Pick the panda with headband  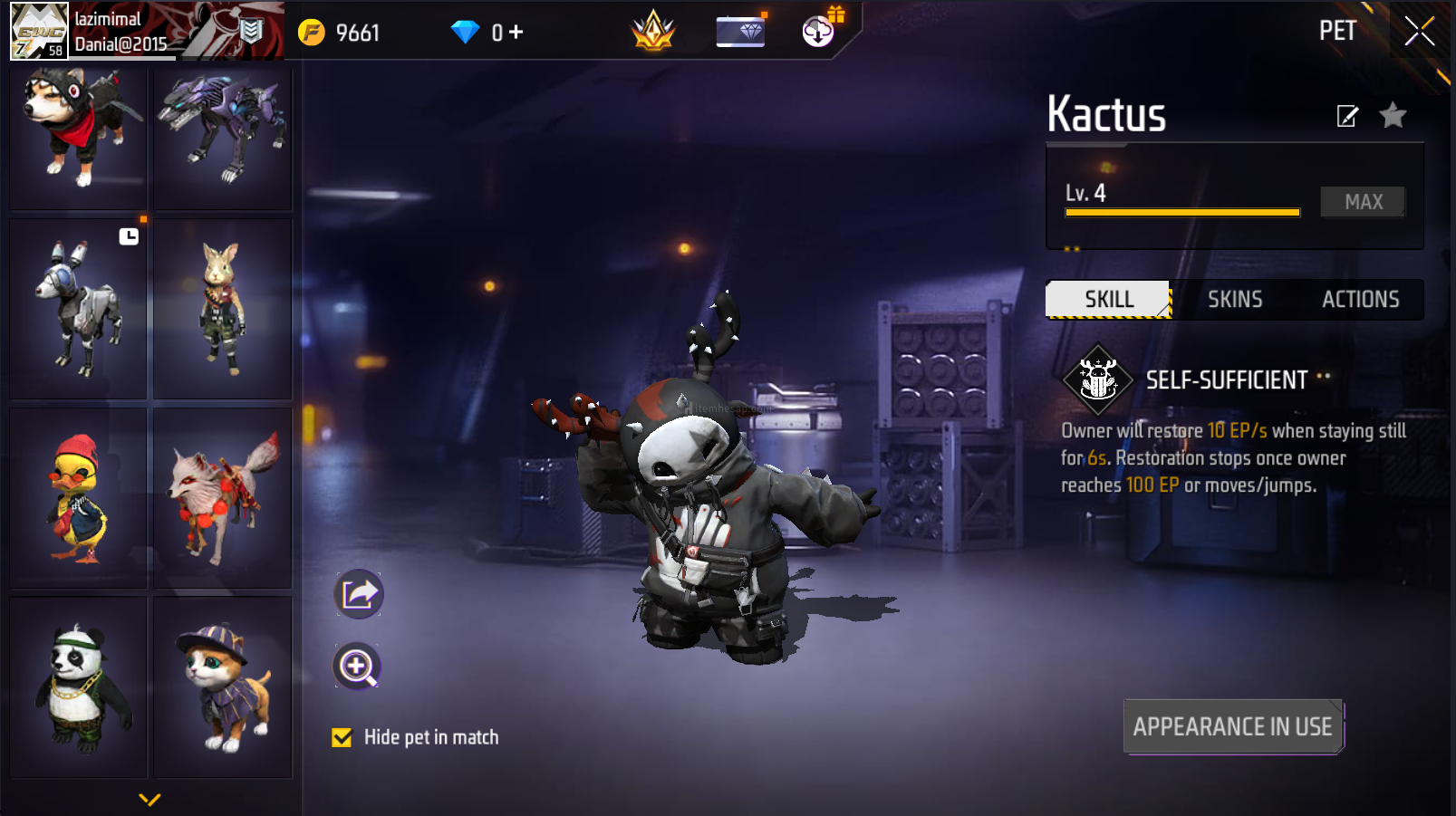tap(79, 686)
